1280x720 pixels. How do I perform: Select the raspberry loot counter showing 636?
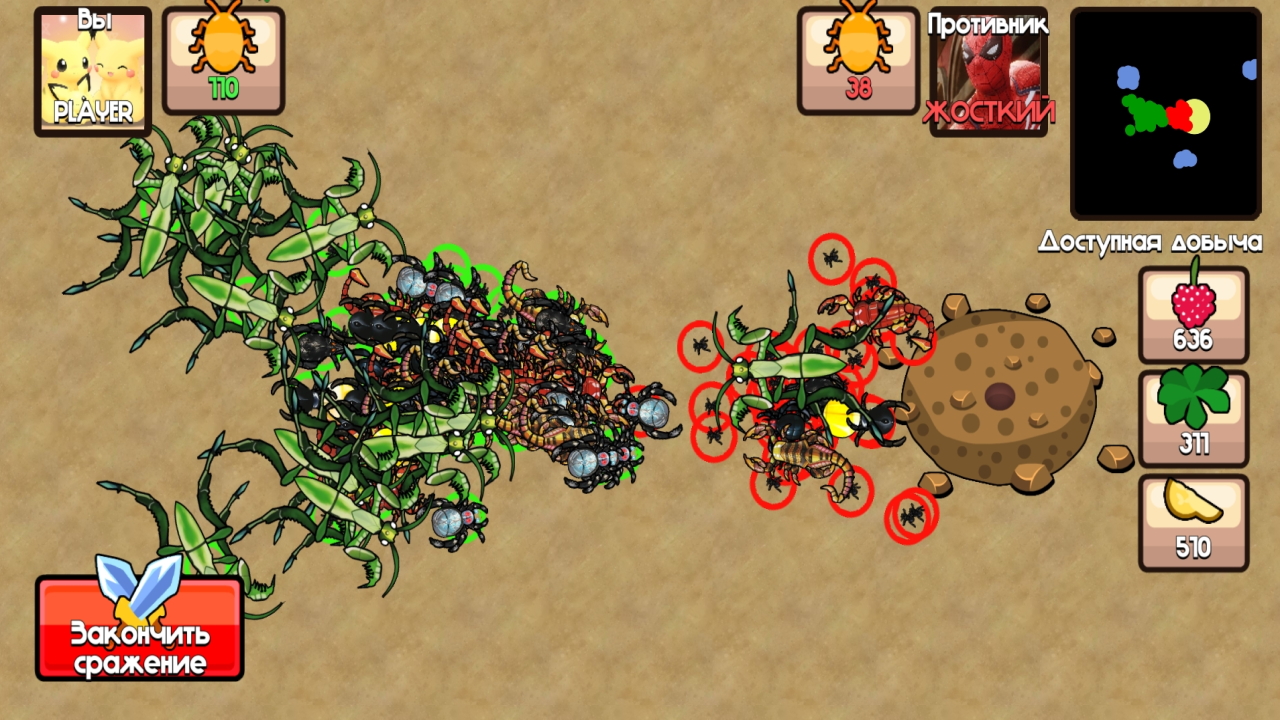click(1192, 315)
